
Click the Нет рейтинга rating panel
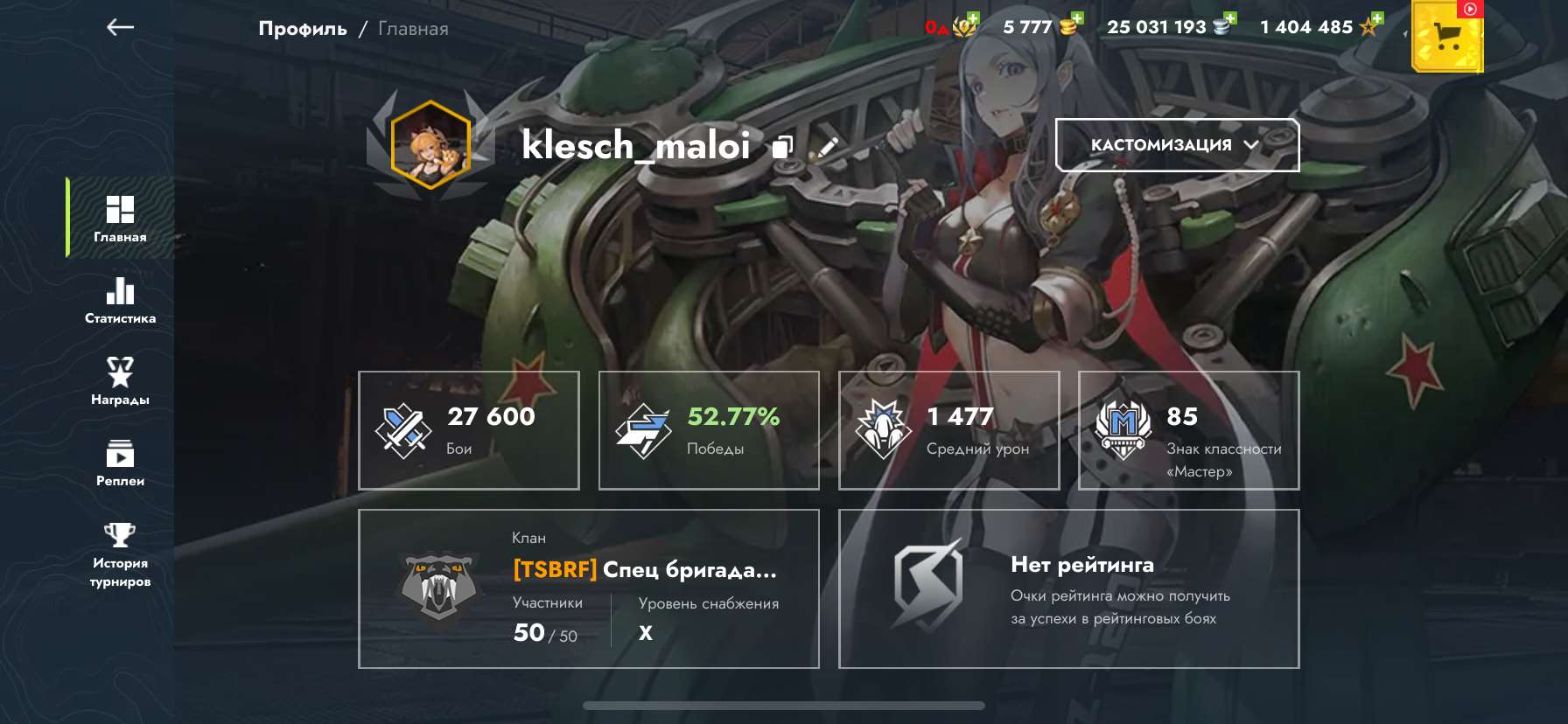(1067, 588)
